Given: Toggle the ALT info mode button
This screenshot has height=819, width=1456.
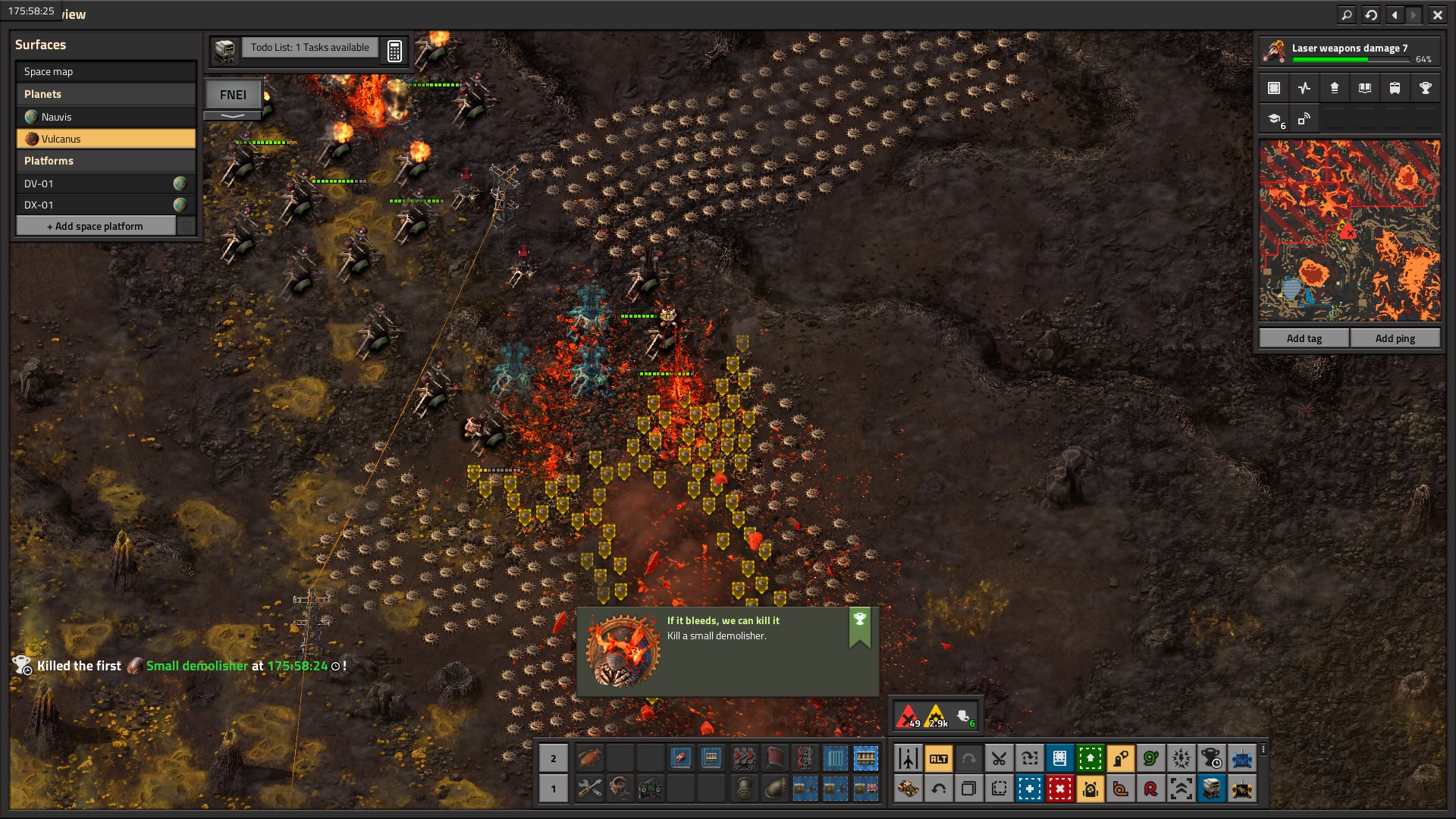Looking at the screenshot, I should pyautogui.click(x=938, y=758).
